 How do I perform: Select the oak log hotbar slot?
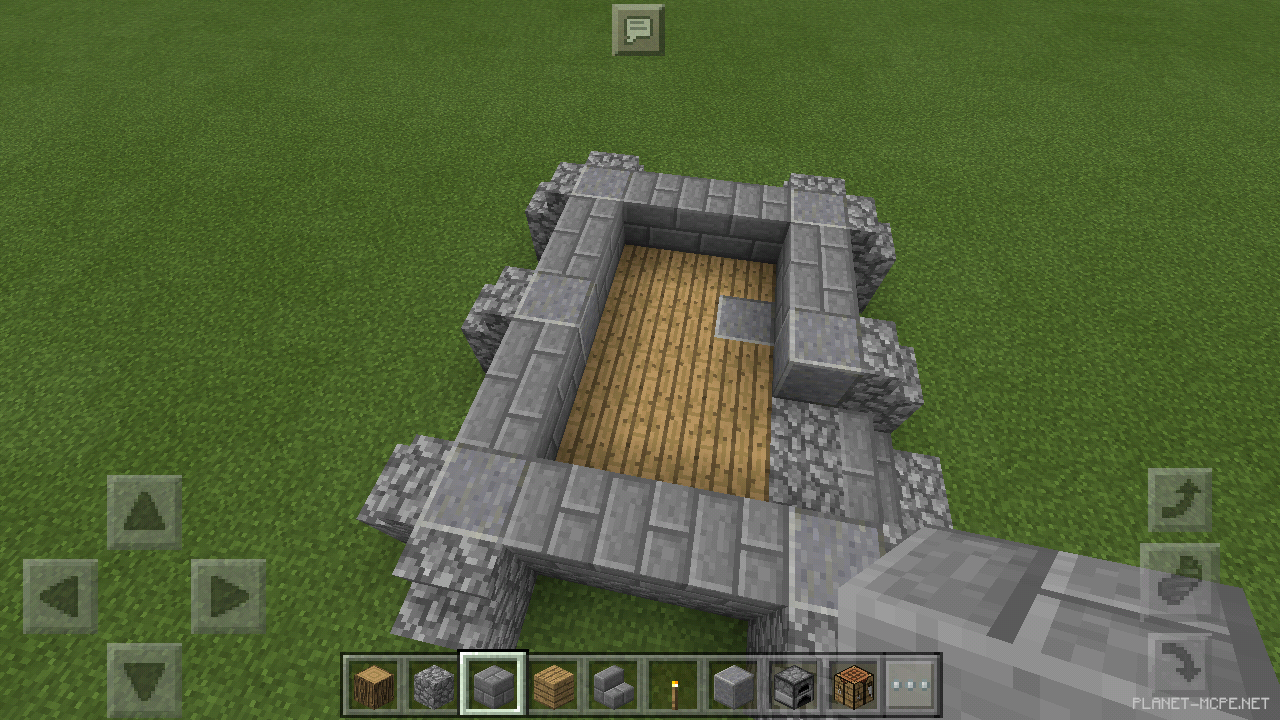(372, 685)
